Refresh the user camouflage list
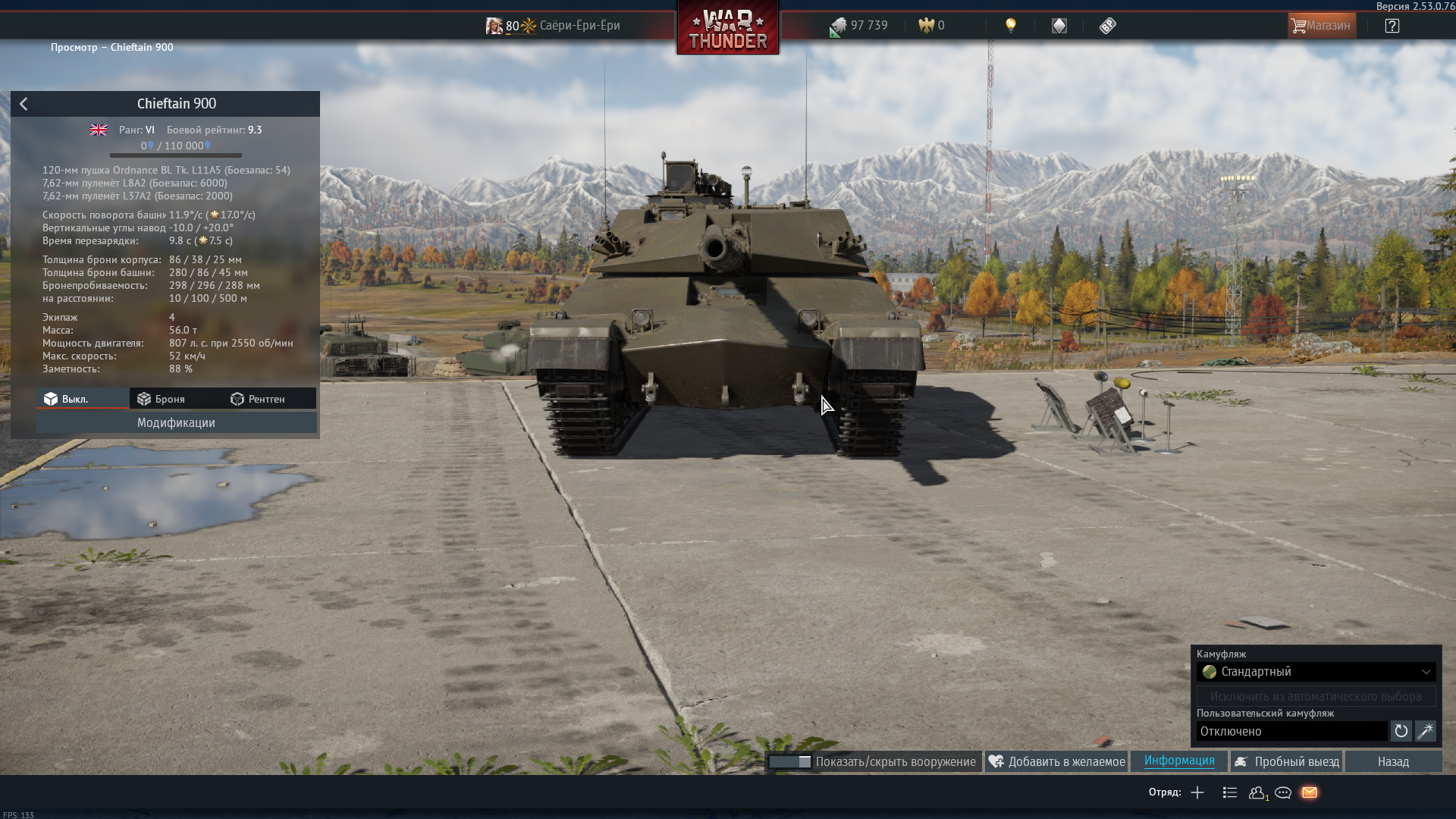 click(1401, 731)
